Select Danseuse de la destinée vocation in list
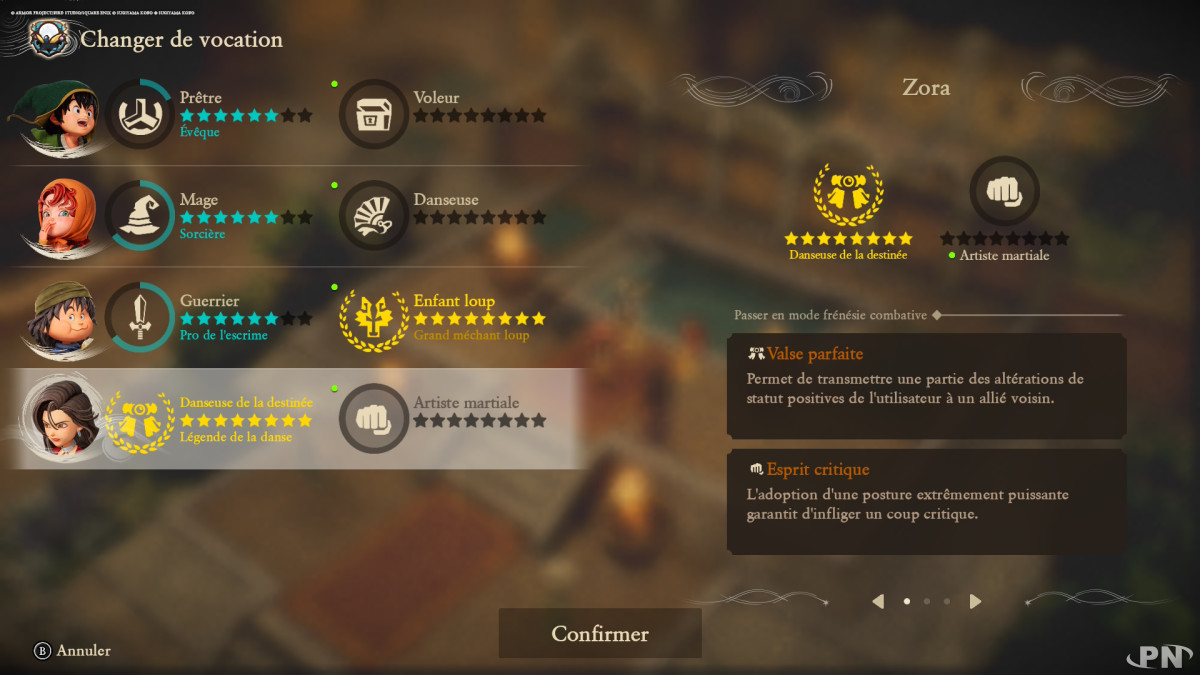1200x675 pixels. point(141,419)
